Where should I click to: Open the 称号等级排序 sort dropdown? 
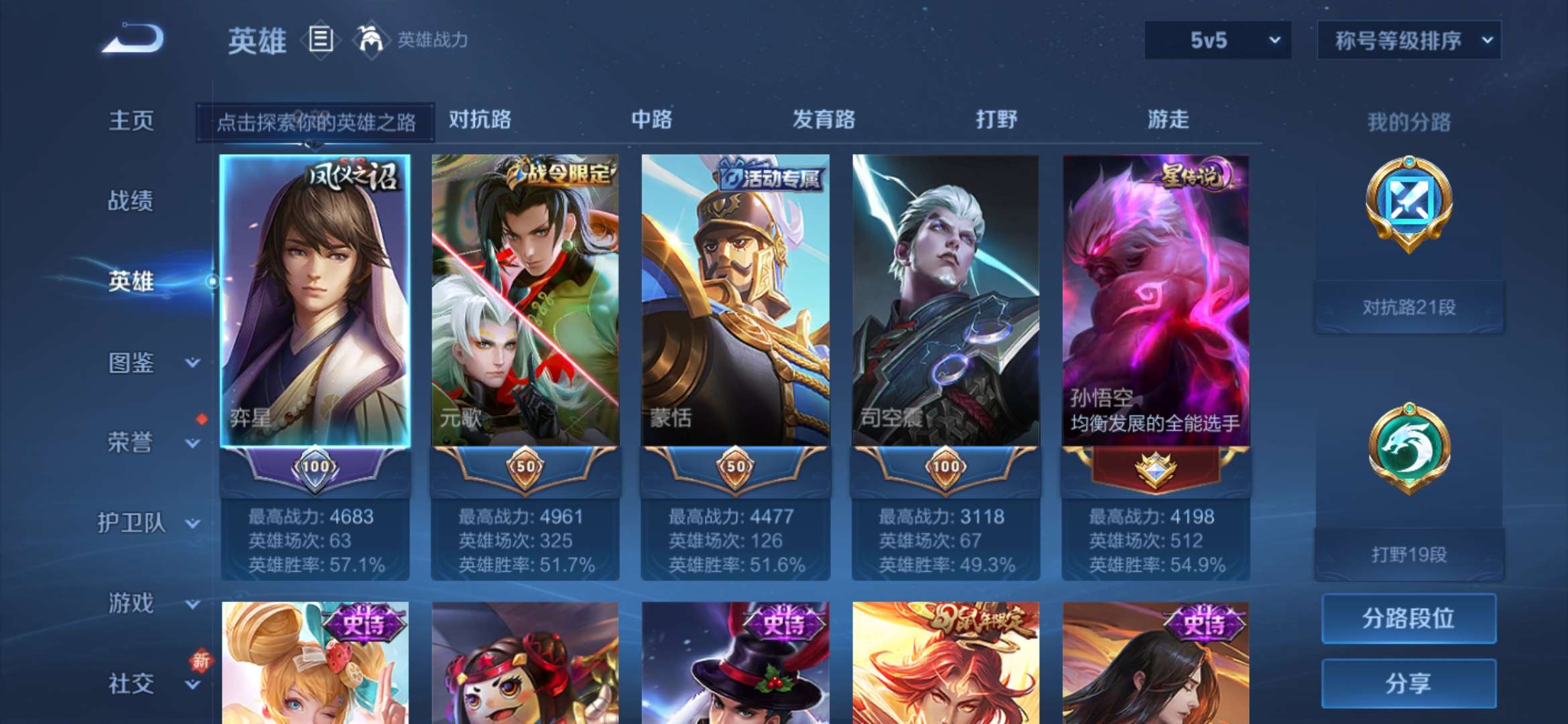coord(1409,40)
